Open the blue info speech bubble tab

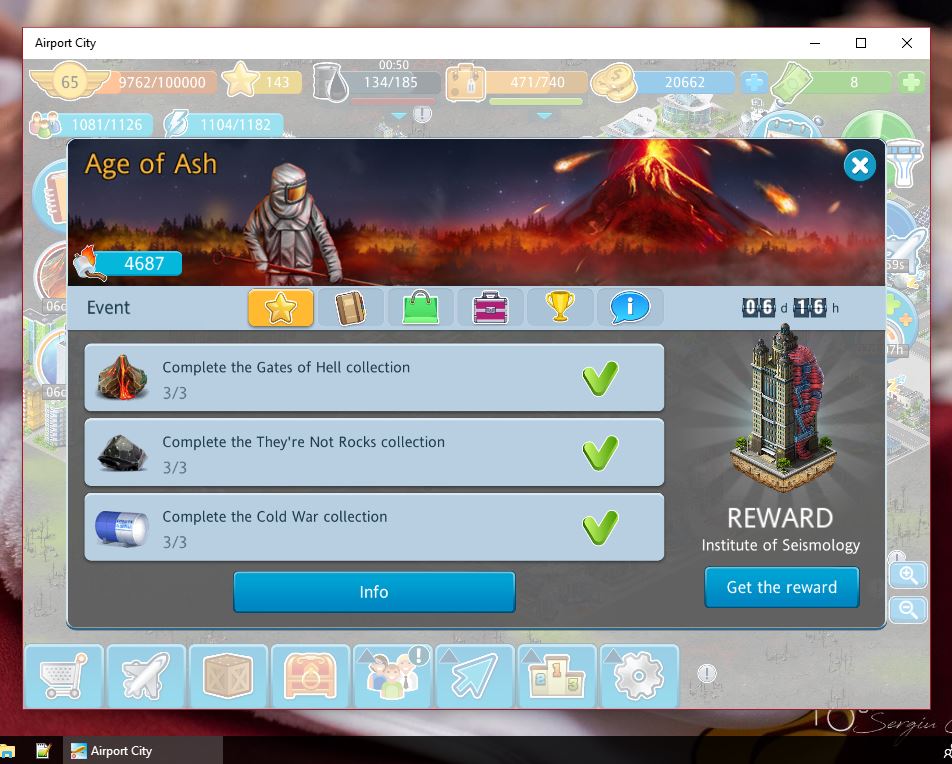pyautogui.click(x=630, y=308)
